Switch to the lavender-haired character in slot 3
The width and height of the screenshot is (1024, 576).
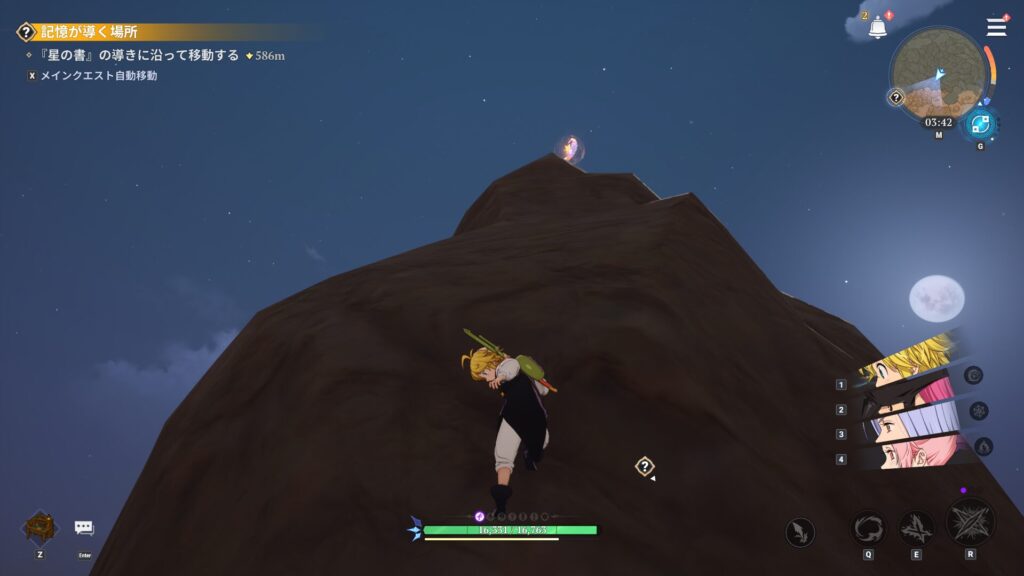tap(905, 427)
